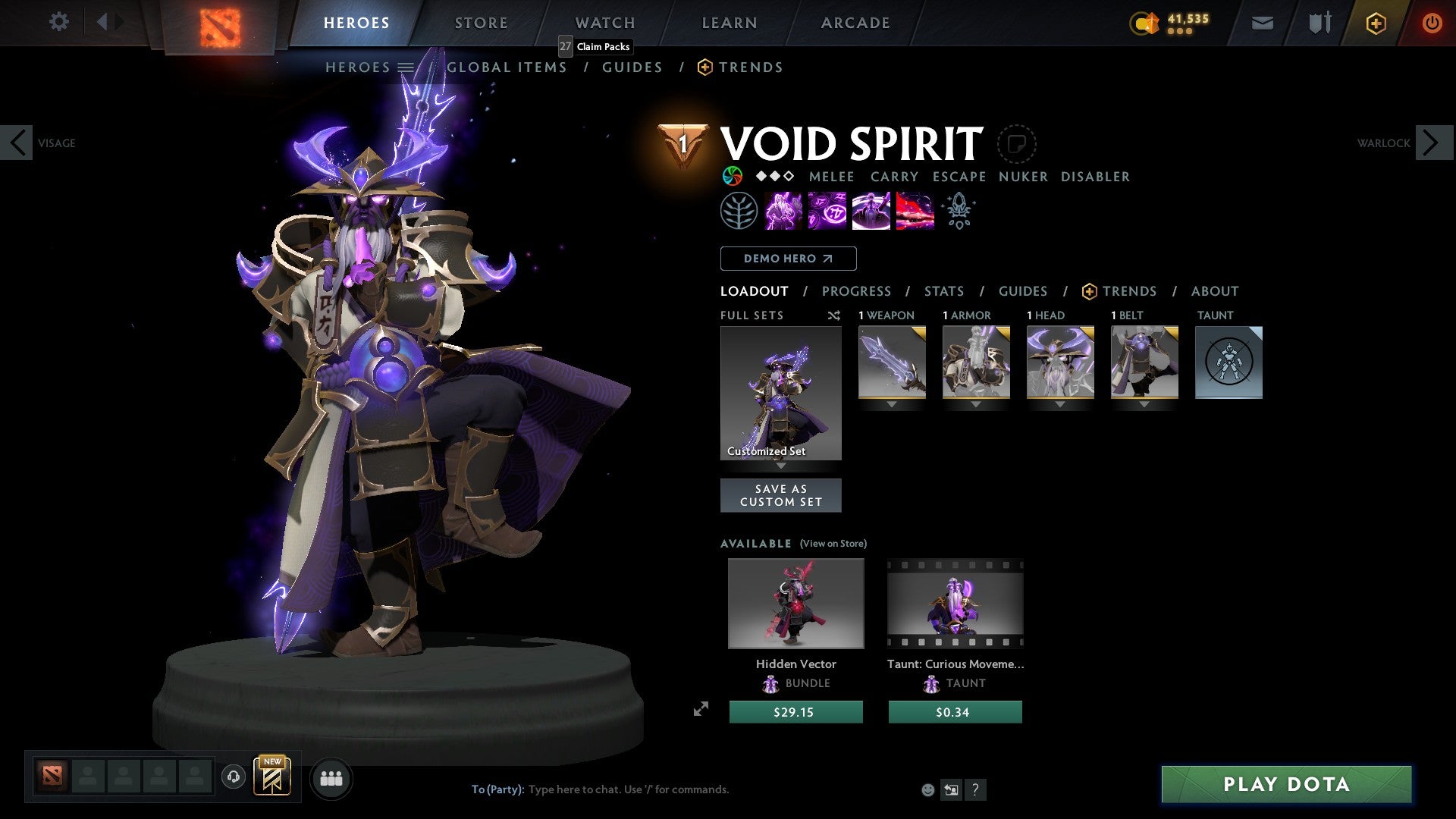Open the voice chat headset icon
Screen dimensions: 1456x819
click(234, 778)
